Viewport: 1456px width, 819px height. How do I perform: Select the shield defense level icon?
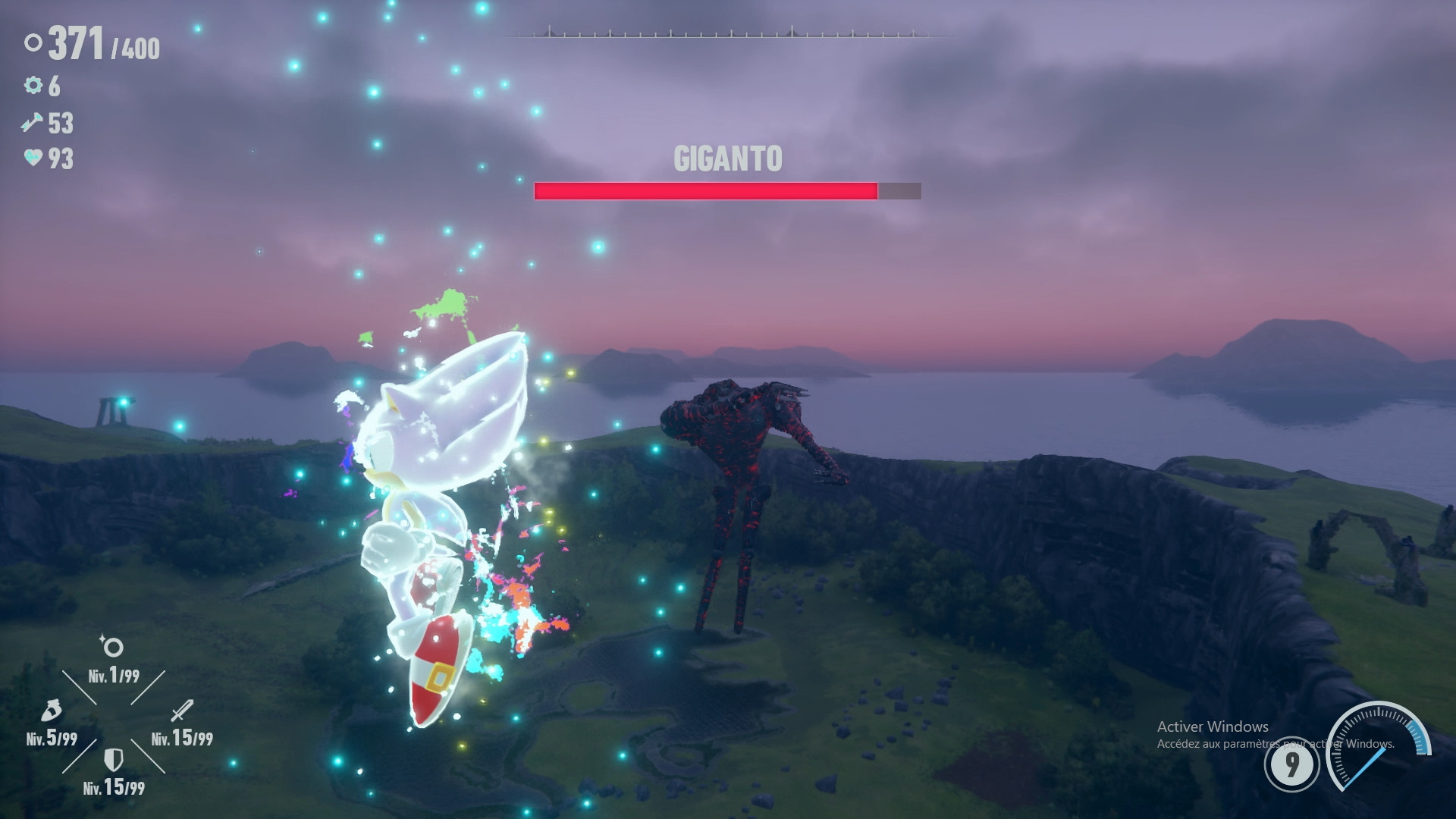point(113,759)
